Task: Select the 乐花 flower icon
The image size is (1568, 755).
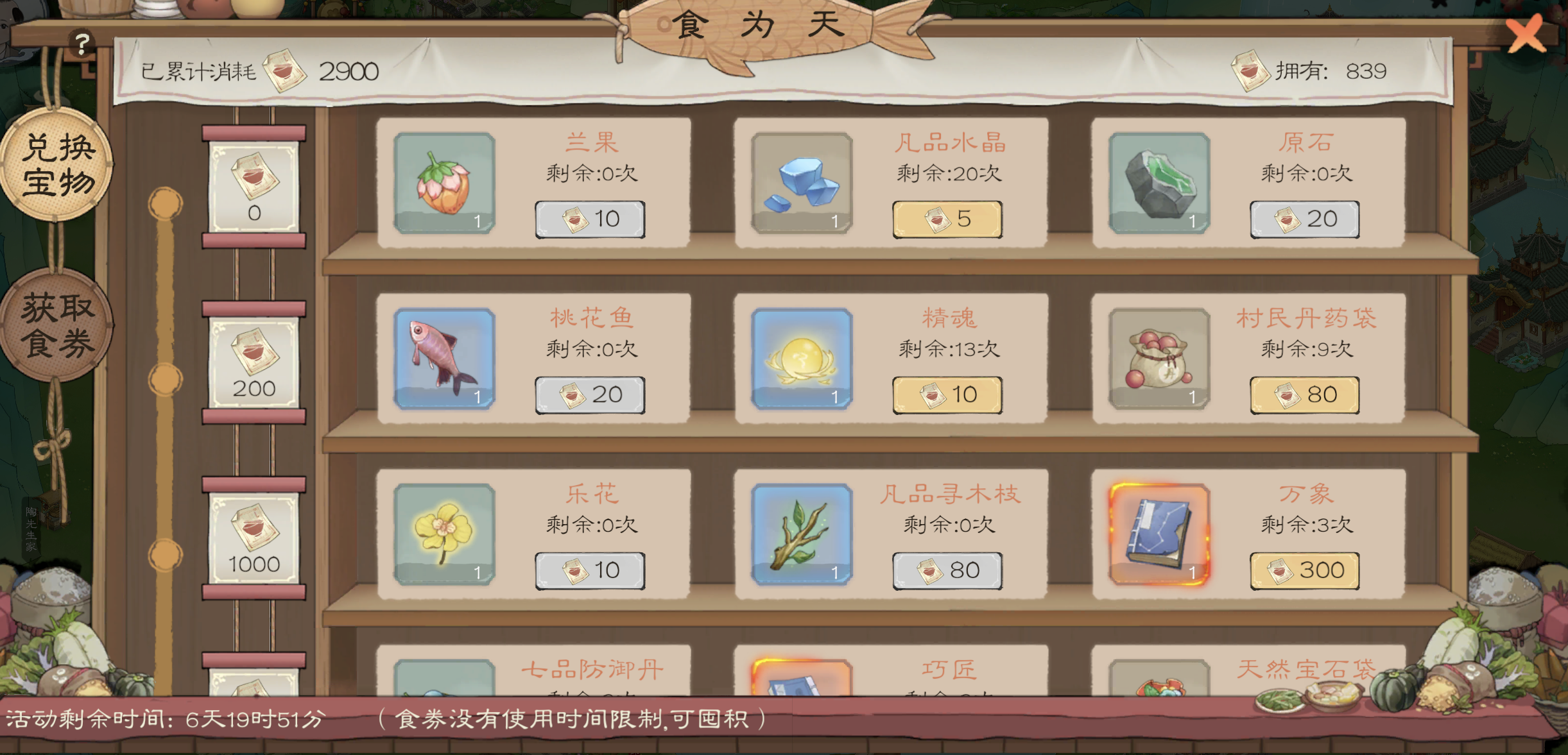Action: tap(445, 535)
